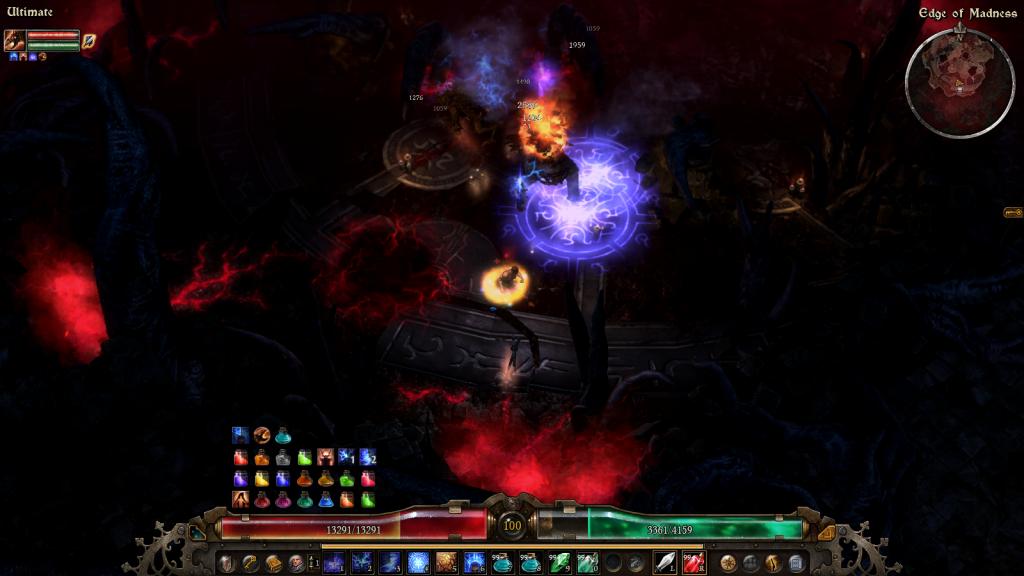Open the golden book button
1024x576 pixels.
pyautogui.click(x=272, y=563)
